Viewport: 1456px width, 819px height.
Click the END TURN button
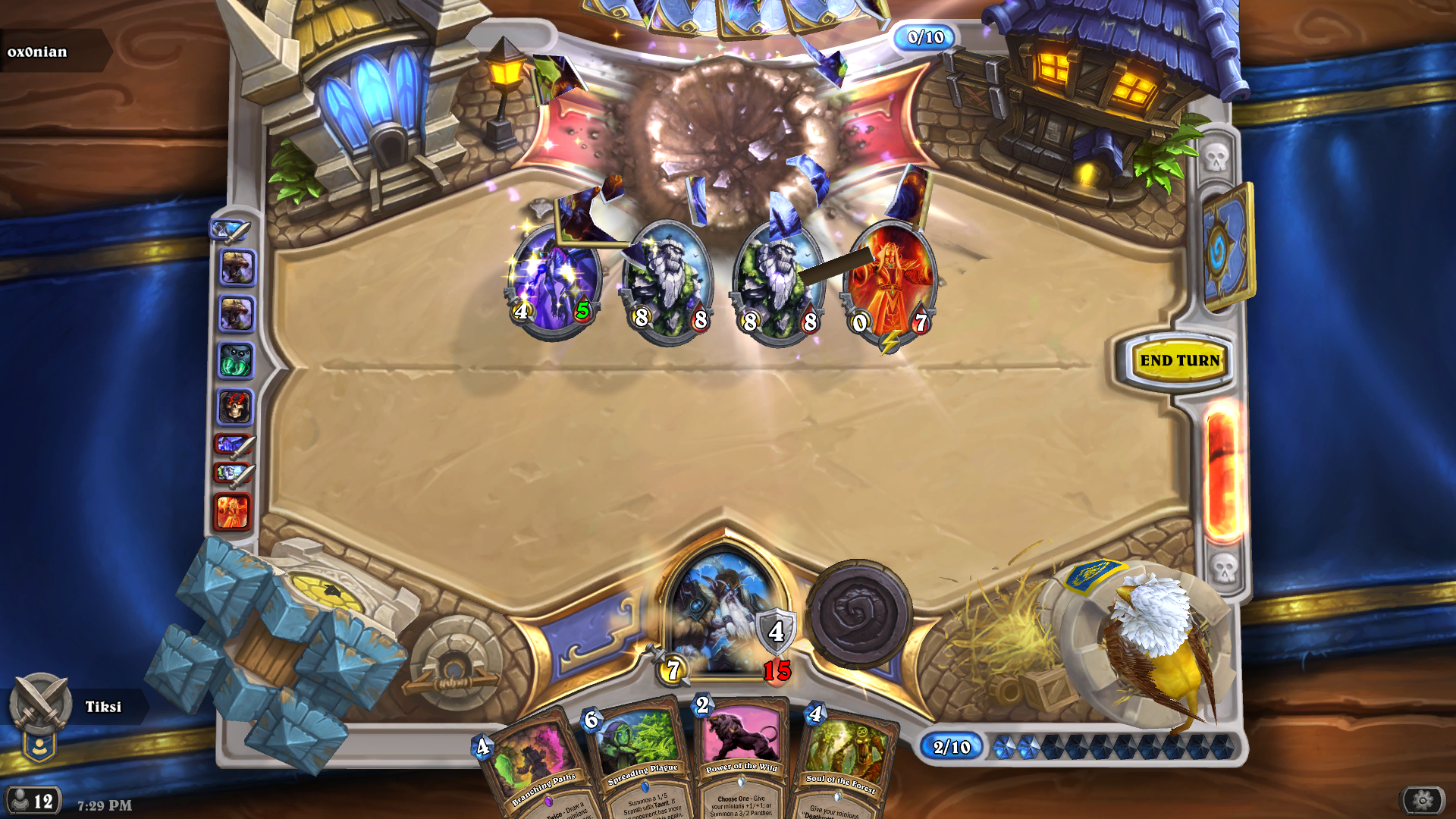[x=1179, y=361]
